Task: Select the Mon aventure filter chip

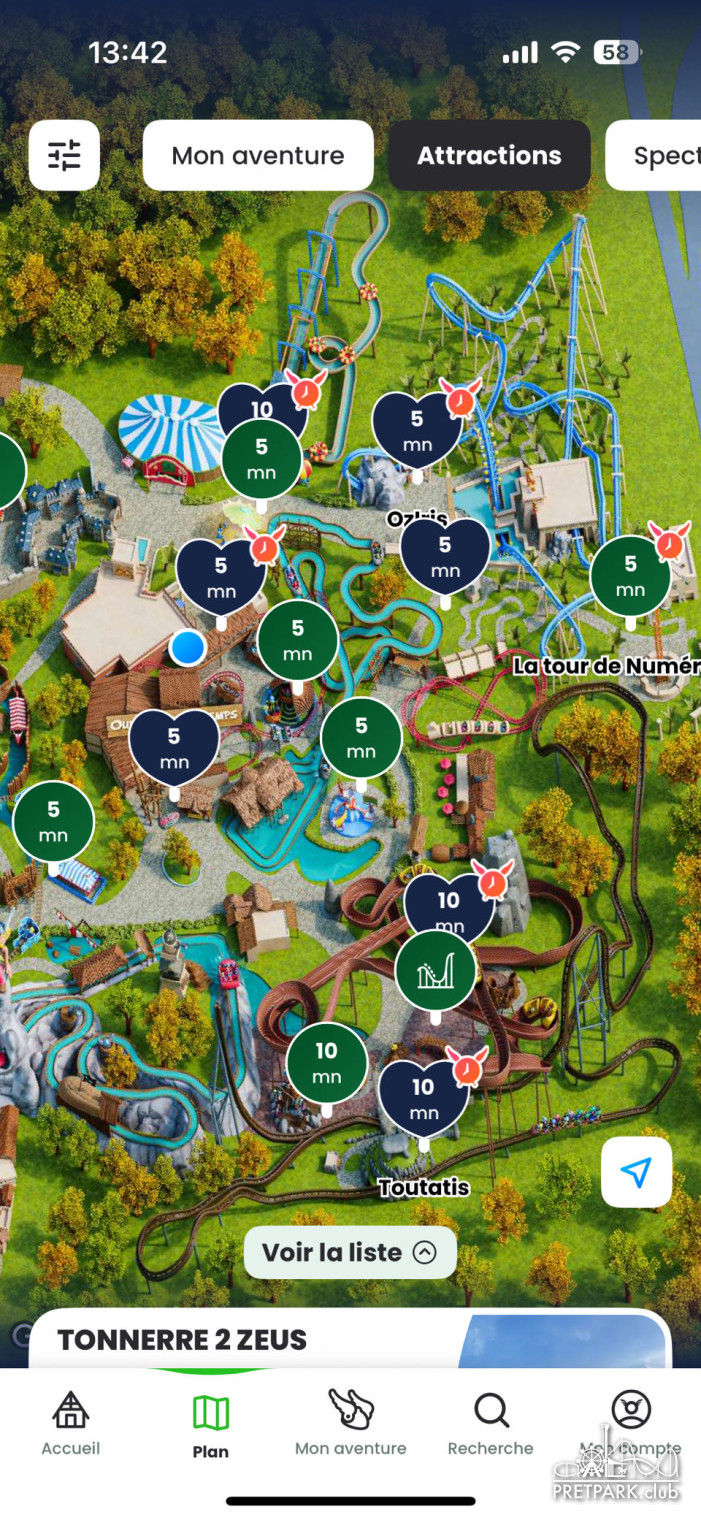Action: point(258,156)
